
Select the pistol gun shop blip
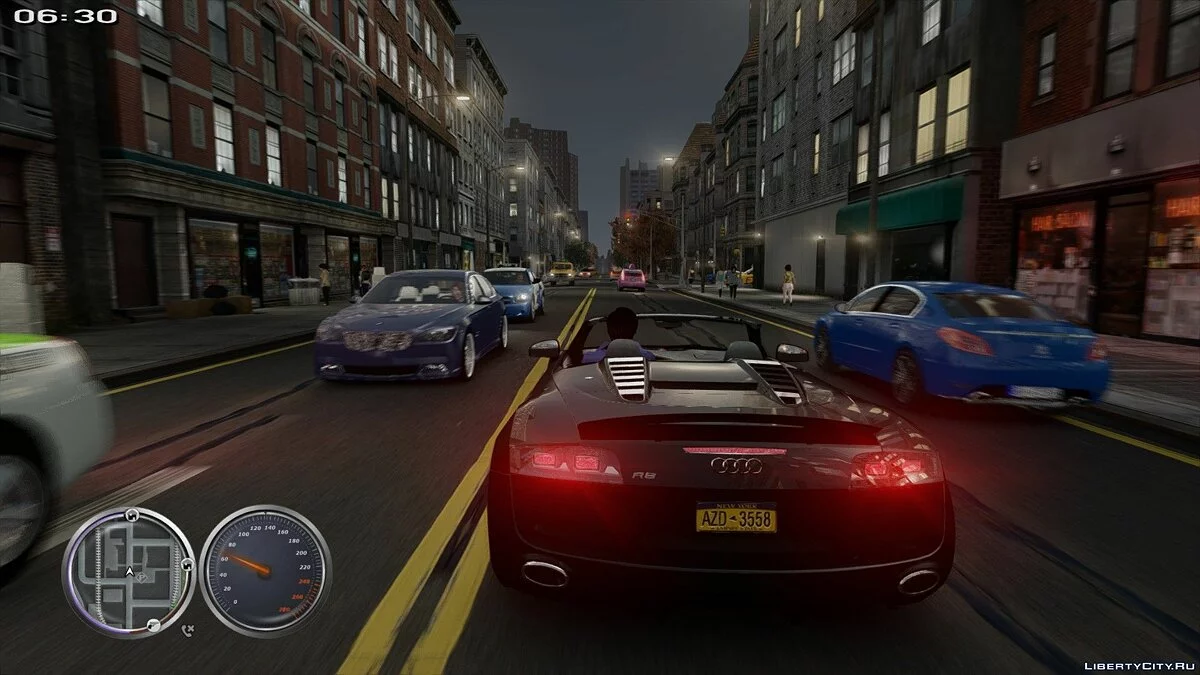tap(153, 625)
